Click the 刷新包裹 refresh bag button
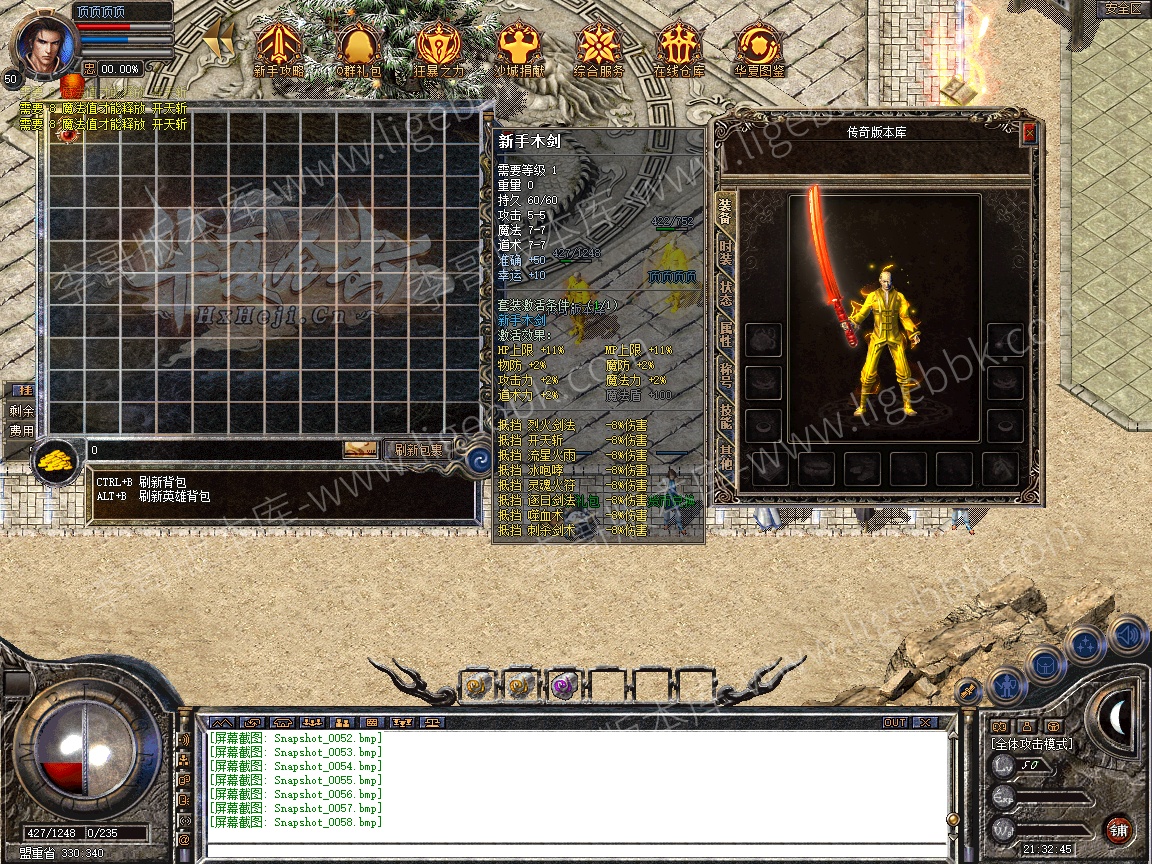The height and width of the screenshot is (864, 1152). 416,451
